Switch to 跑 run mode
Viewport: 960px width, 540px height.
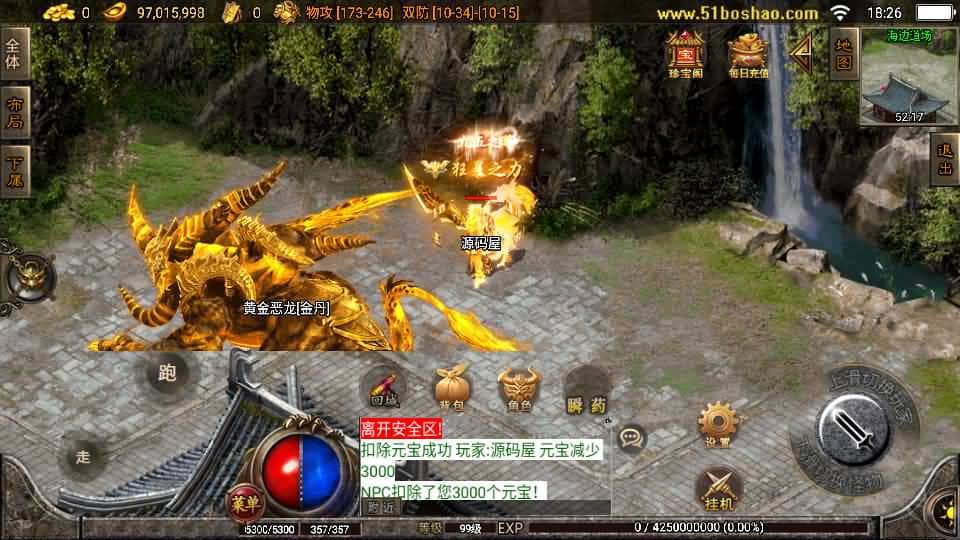click(x=167, y=374)
